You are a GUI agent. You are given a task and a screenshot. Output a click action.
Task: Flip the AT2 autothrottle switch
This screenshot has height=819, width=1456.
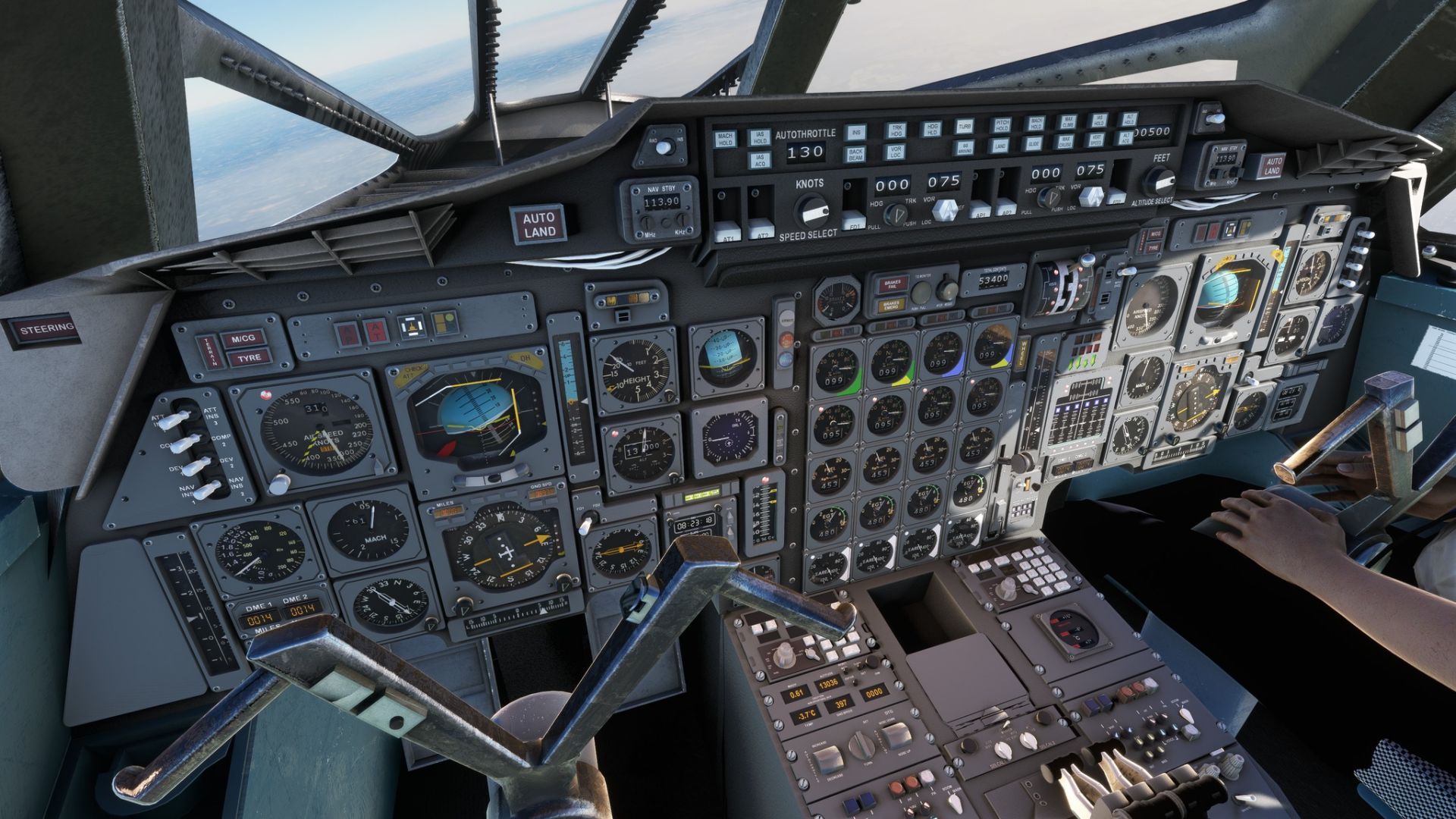click(x=760, y=227)
